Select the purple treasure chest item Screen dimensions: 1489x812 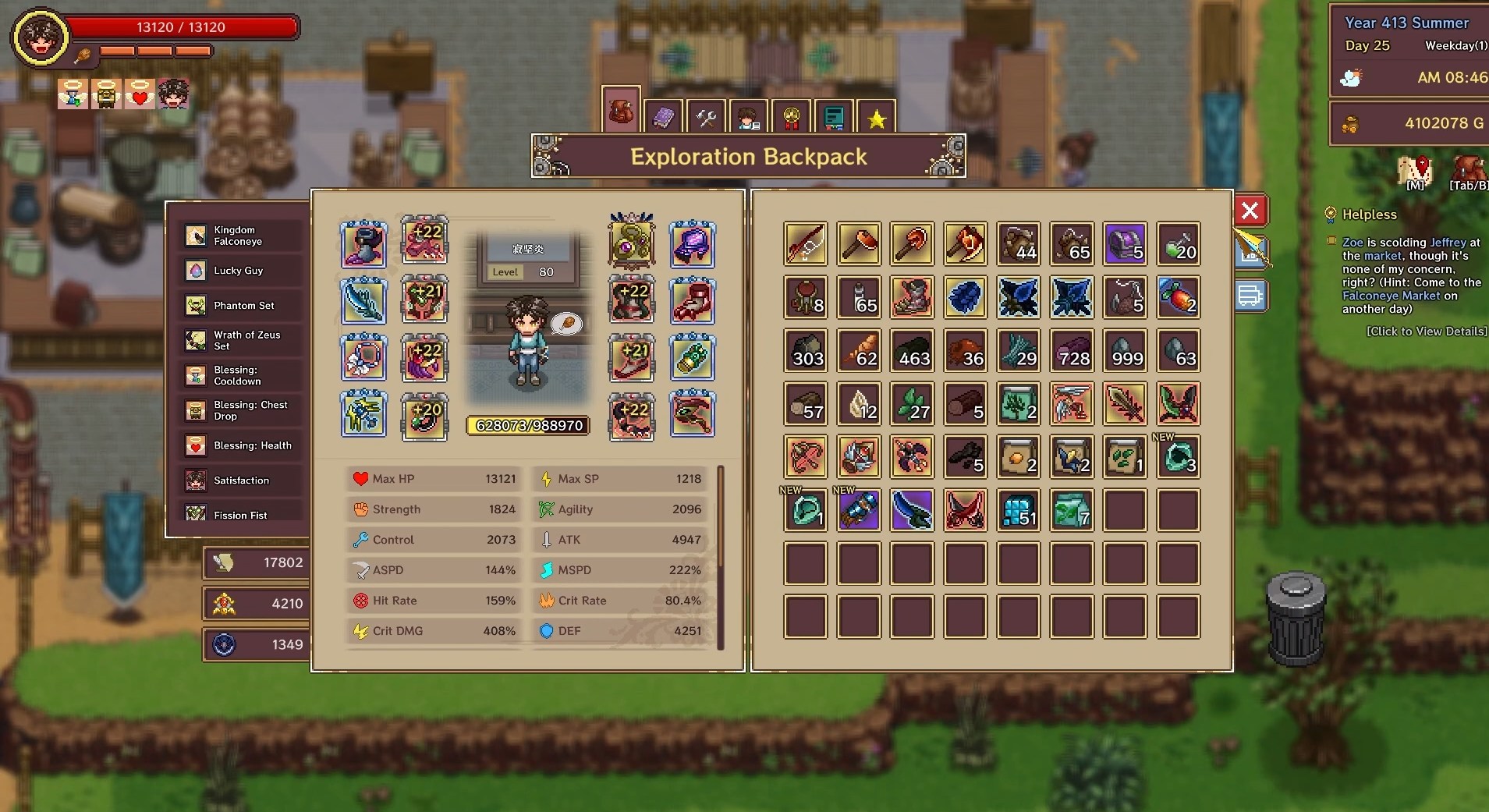(1125, 244)
